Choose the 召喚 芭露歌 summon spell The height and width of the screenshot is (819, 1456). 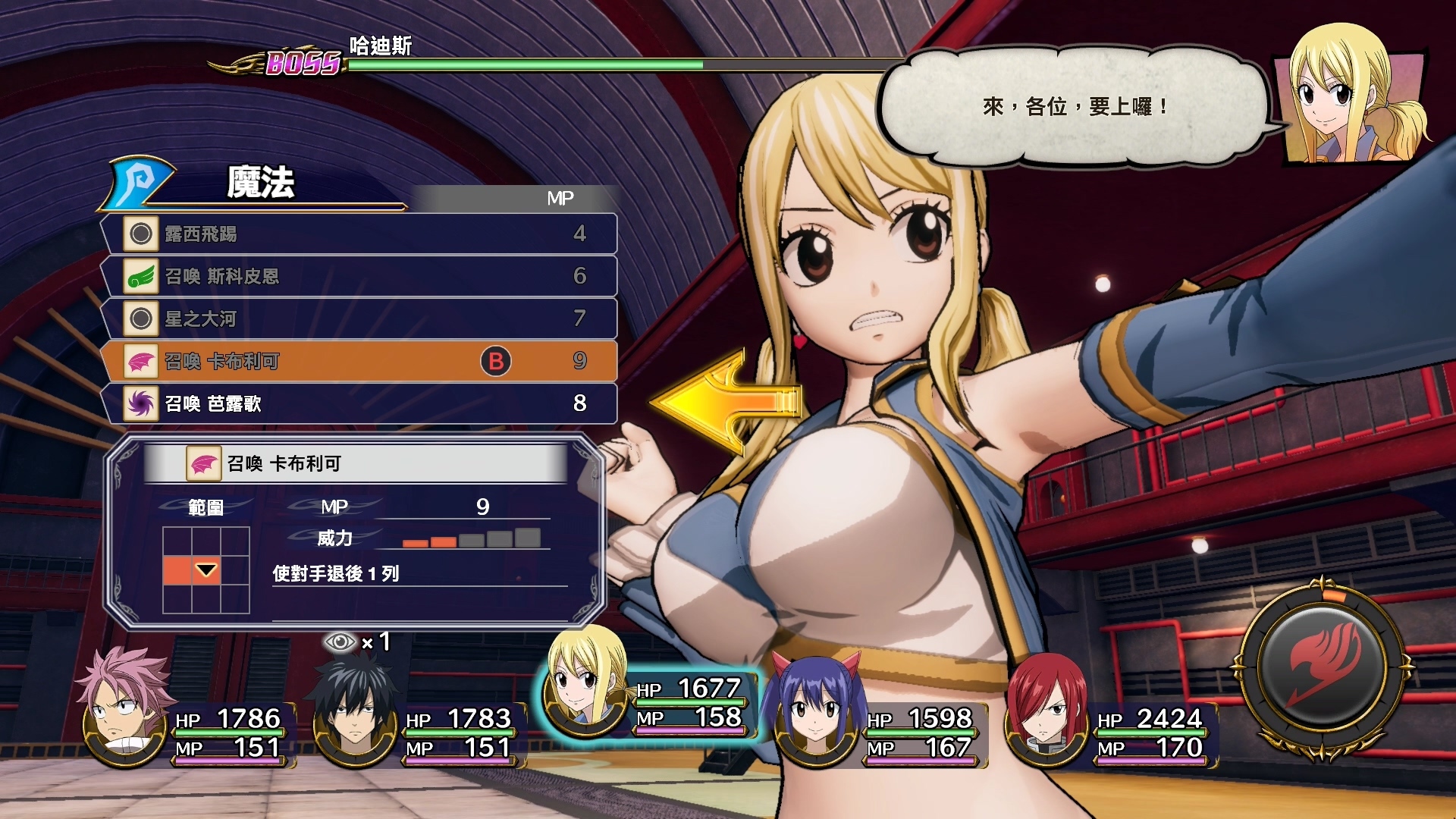click(x=358, y=403)
